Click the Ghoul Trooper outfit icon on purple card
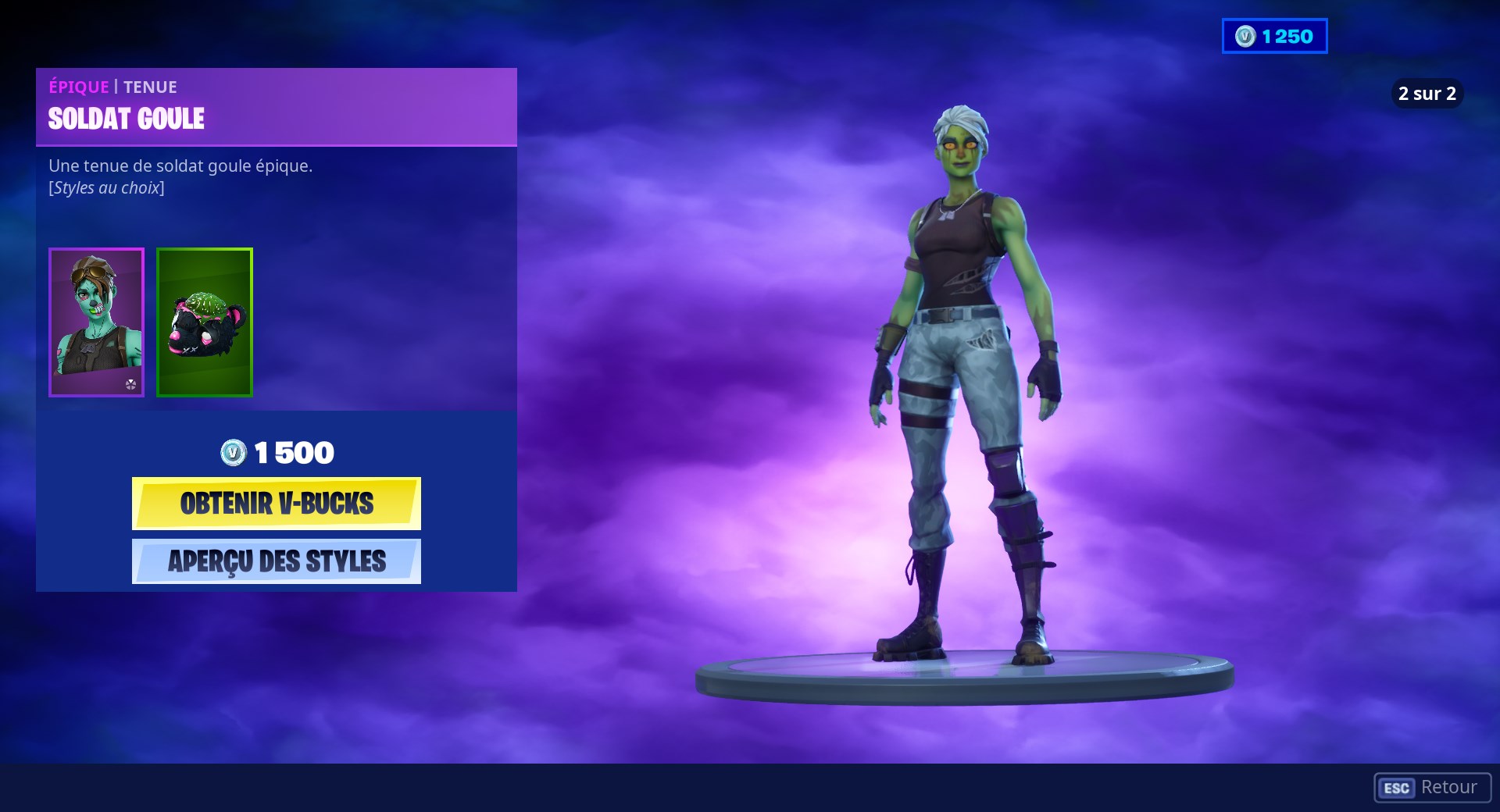The image size is (1500, 812). tap(96, 322)
